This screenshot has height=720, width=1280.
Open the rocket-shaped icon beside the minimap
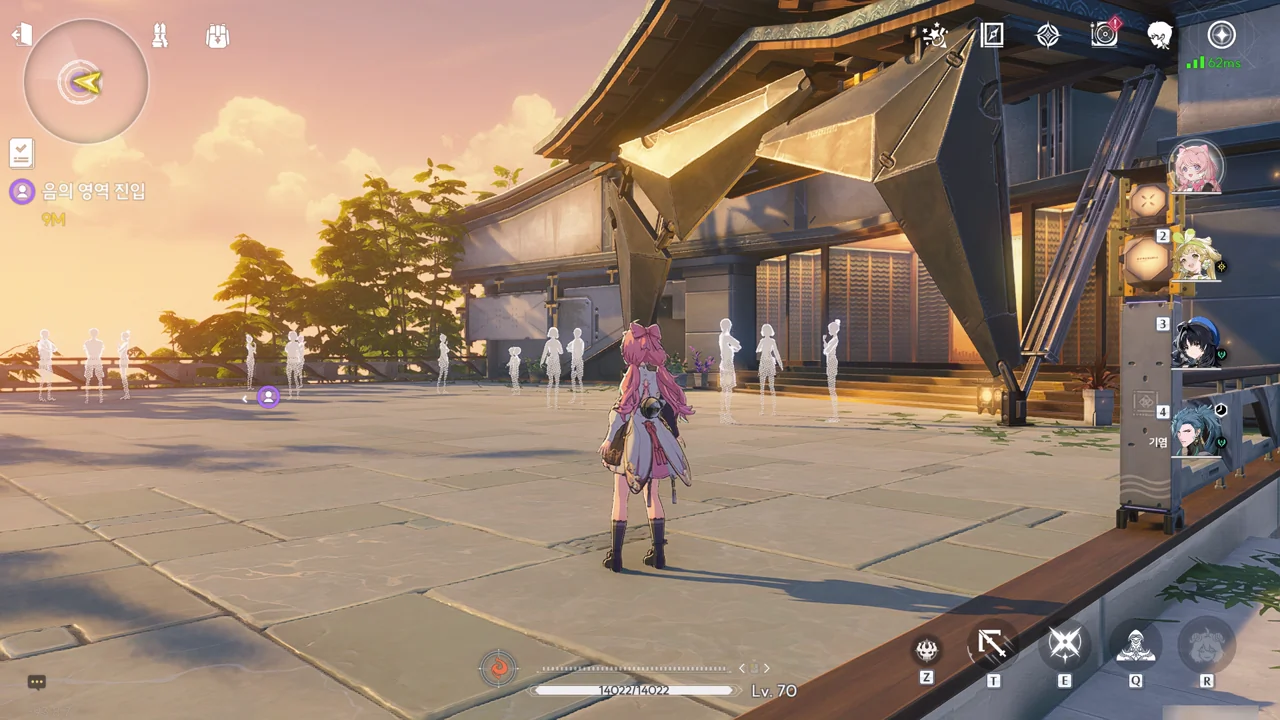coord(160,36)
